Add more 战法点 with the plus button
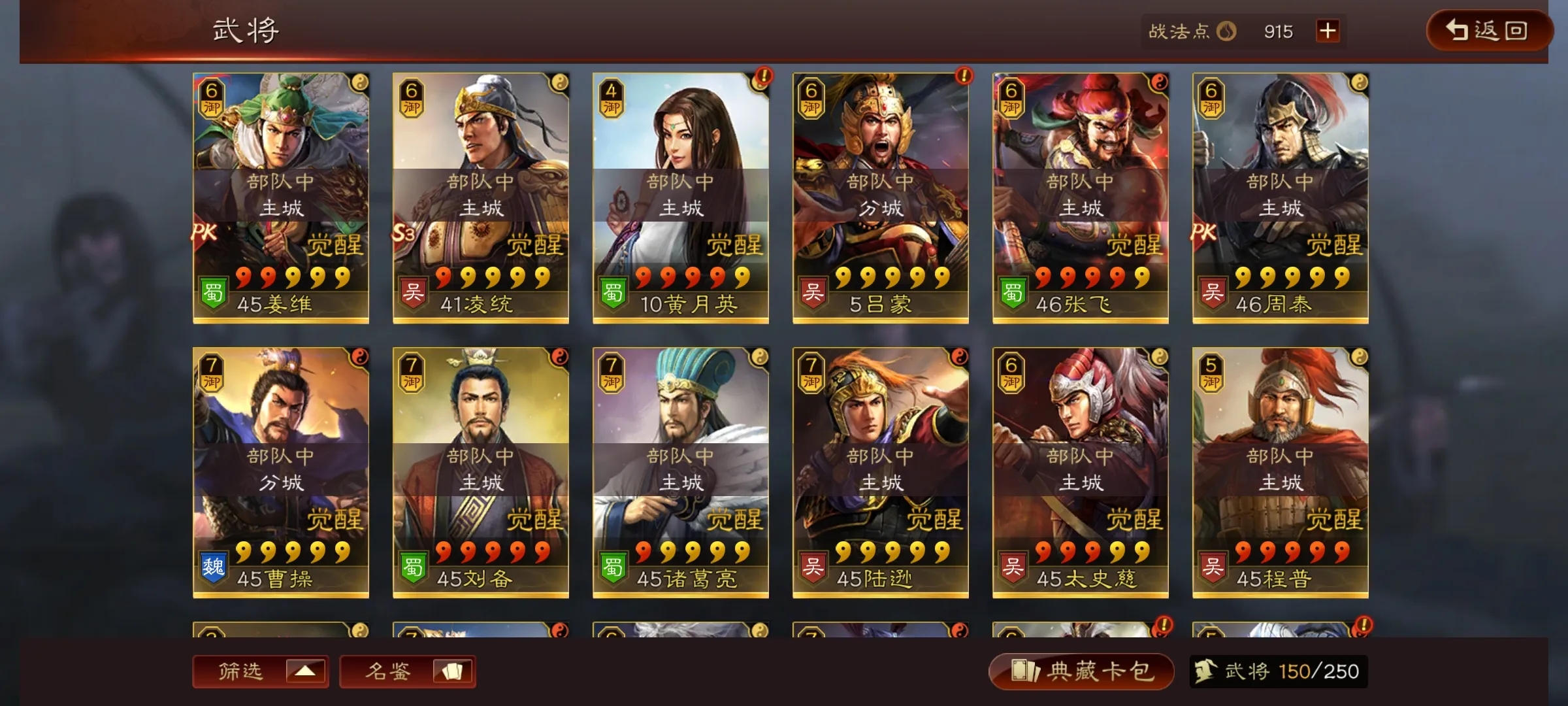 coord(1328,31)
